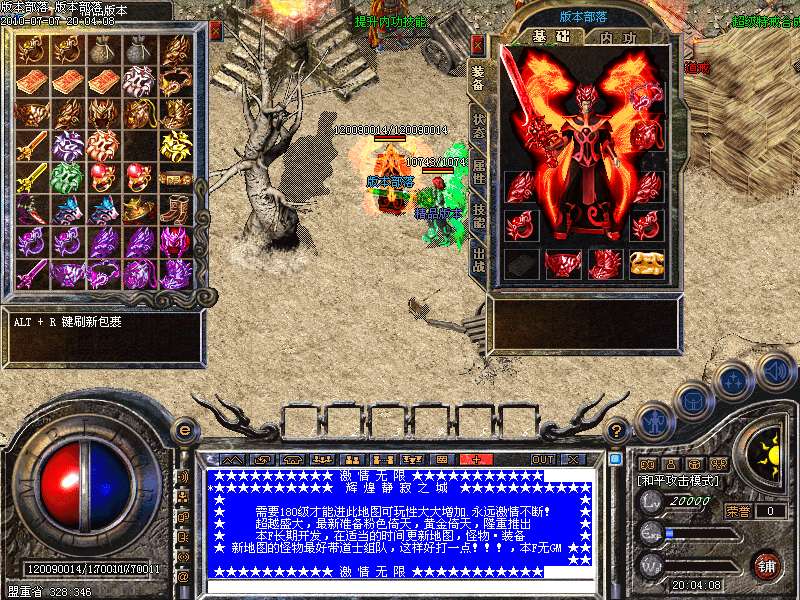Click the red plus button above chat
The height and width of the screenshot is (600, 800).
click(x=476, y=459)
